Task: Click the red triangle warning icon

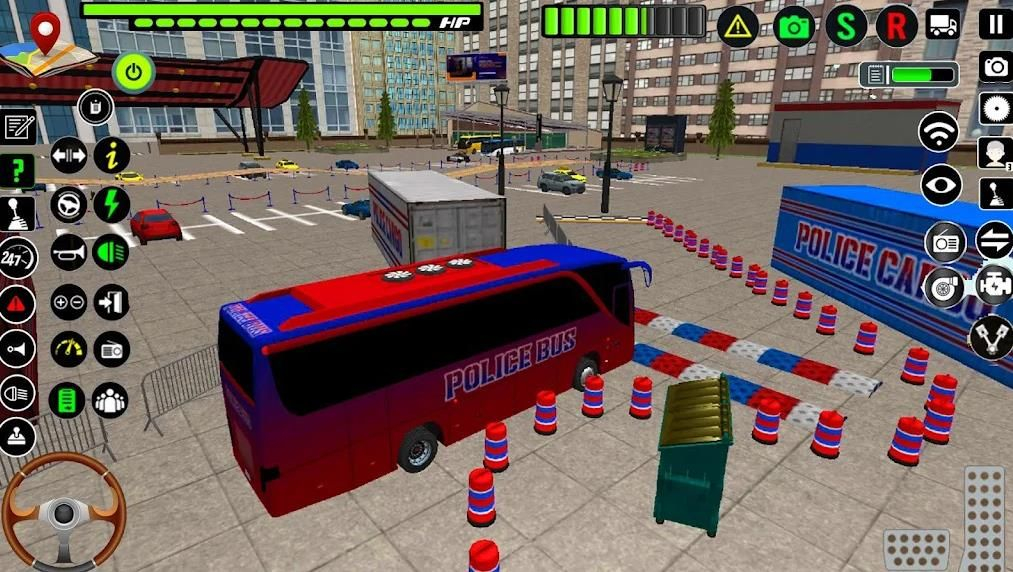Action: [17, 303]
